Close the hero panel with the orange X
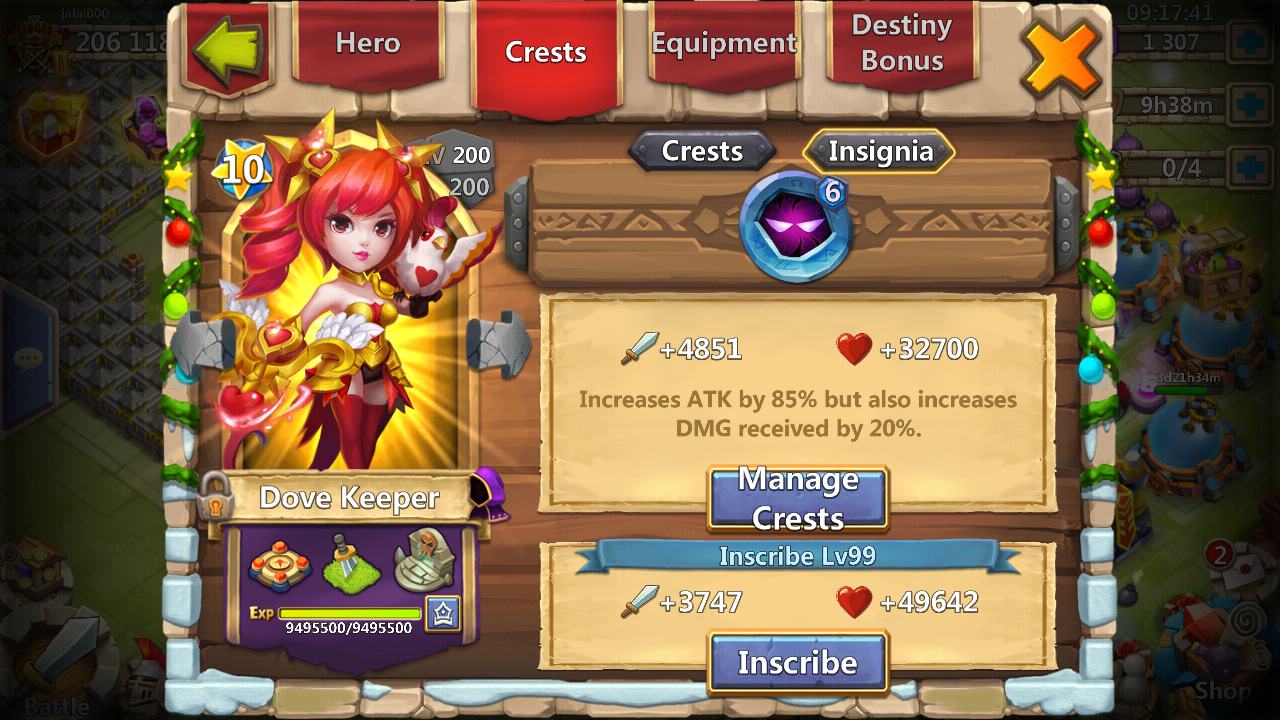The width and height of the screenshot is (1280, 720). pyautogui.click(x=1060, y=56)
